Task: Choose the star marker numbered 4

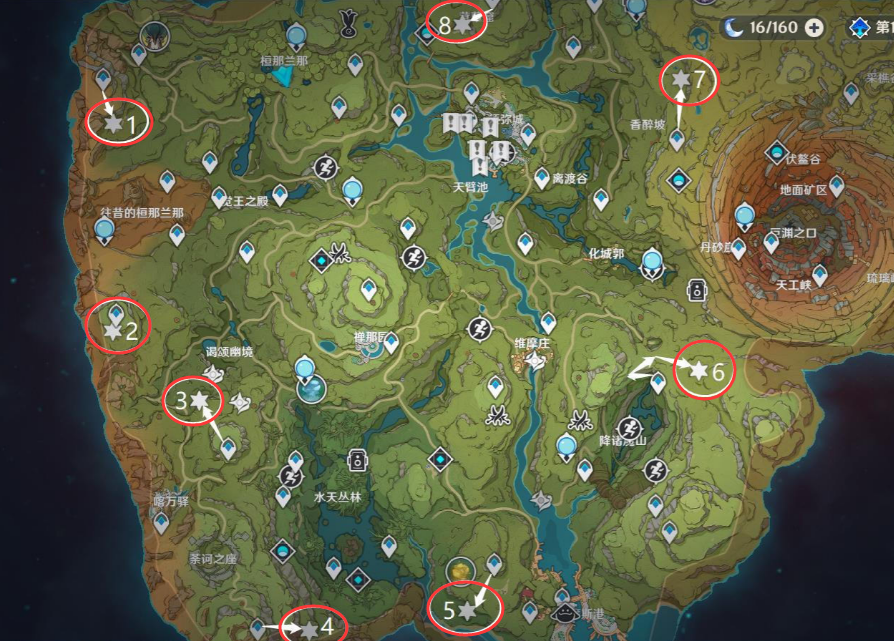Action: coord(309,629)
